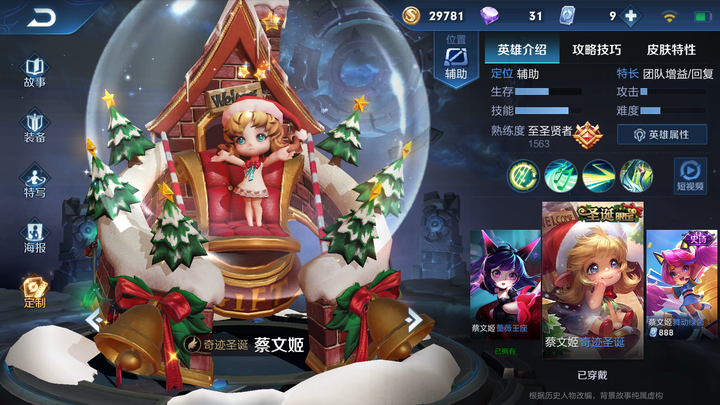Switch to the 攻略技巧 tab
Screen dimensions: 720x405
coord(596,49)
